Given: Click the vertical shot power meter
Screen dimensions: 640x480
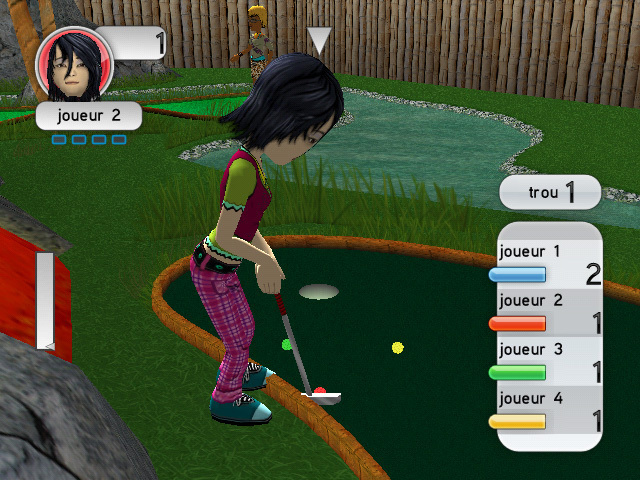Looking at the screenshot, I should click(x=45, y=300).
